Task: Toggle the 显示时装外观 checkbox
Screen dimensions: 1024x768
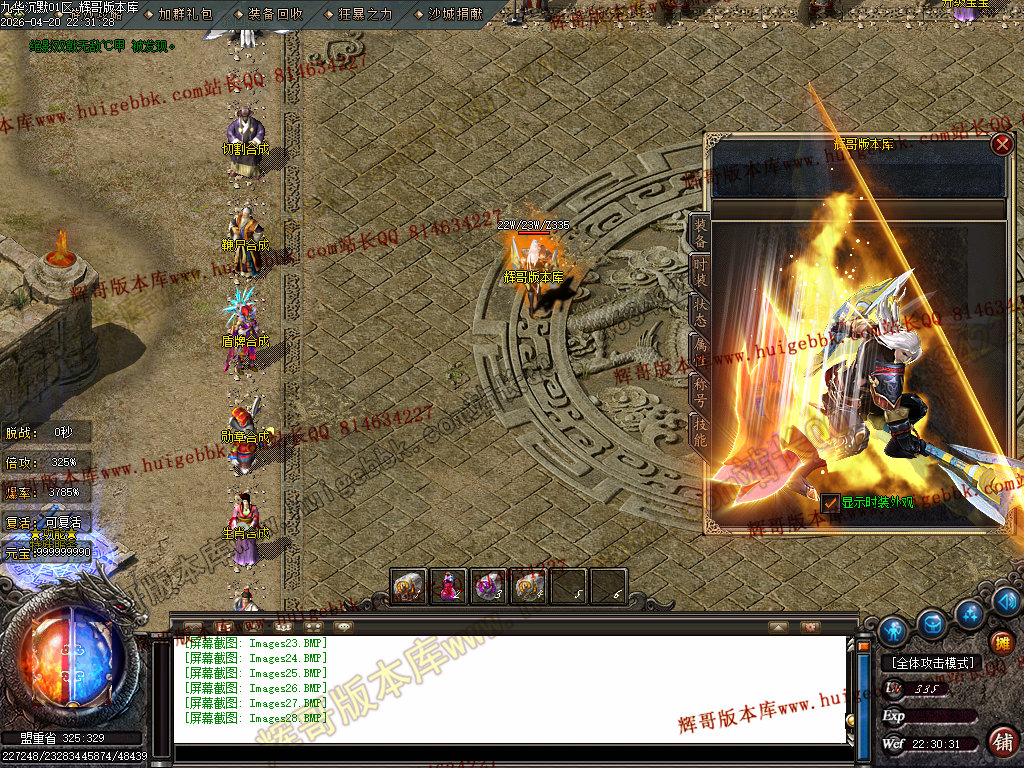Action: [830, 503]
